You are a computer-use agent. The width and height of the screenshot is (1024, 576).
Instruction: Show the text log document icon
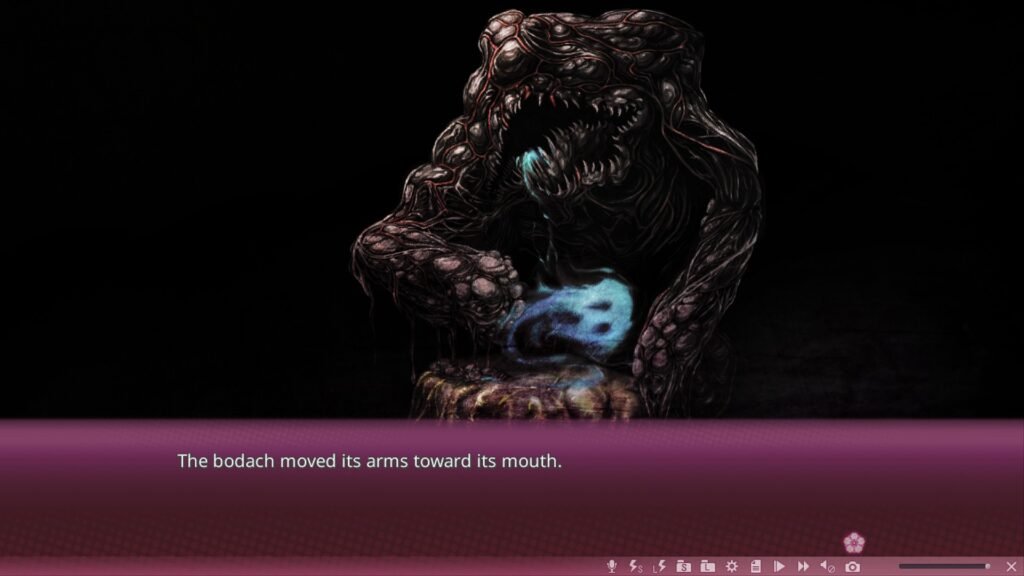(755, 566)
